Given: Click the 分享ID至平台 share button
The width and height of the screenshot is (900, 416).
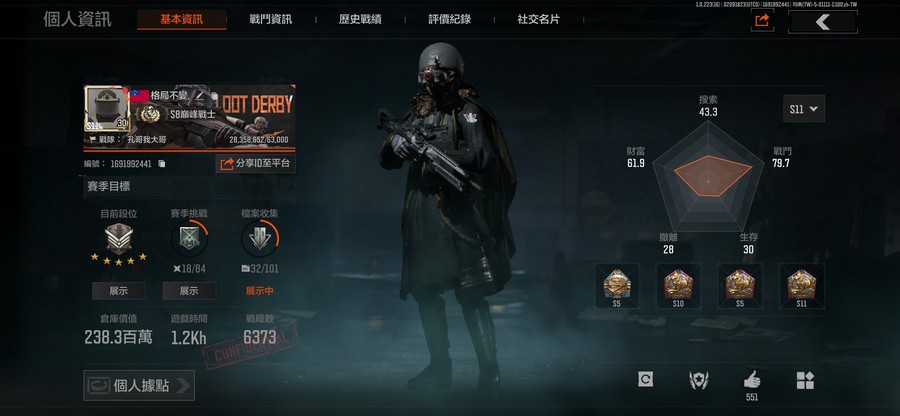Looking at the screenshot, I should (255, 163).
